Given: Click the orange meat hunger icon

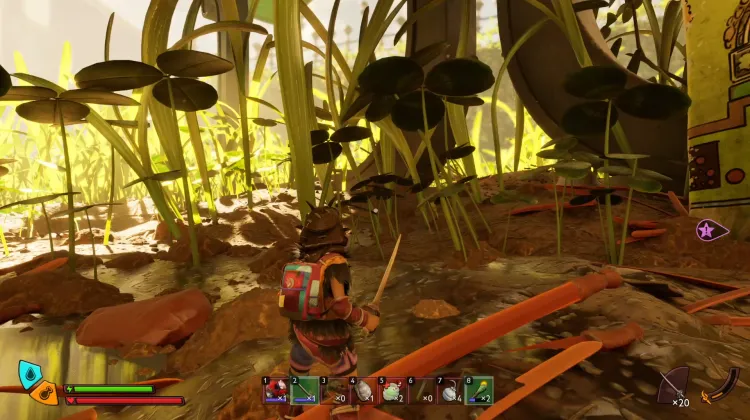Looking at the screenshot, I should [44, 393].
